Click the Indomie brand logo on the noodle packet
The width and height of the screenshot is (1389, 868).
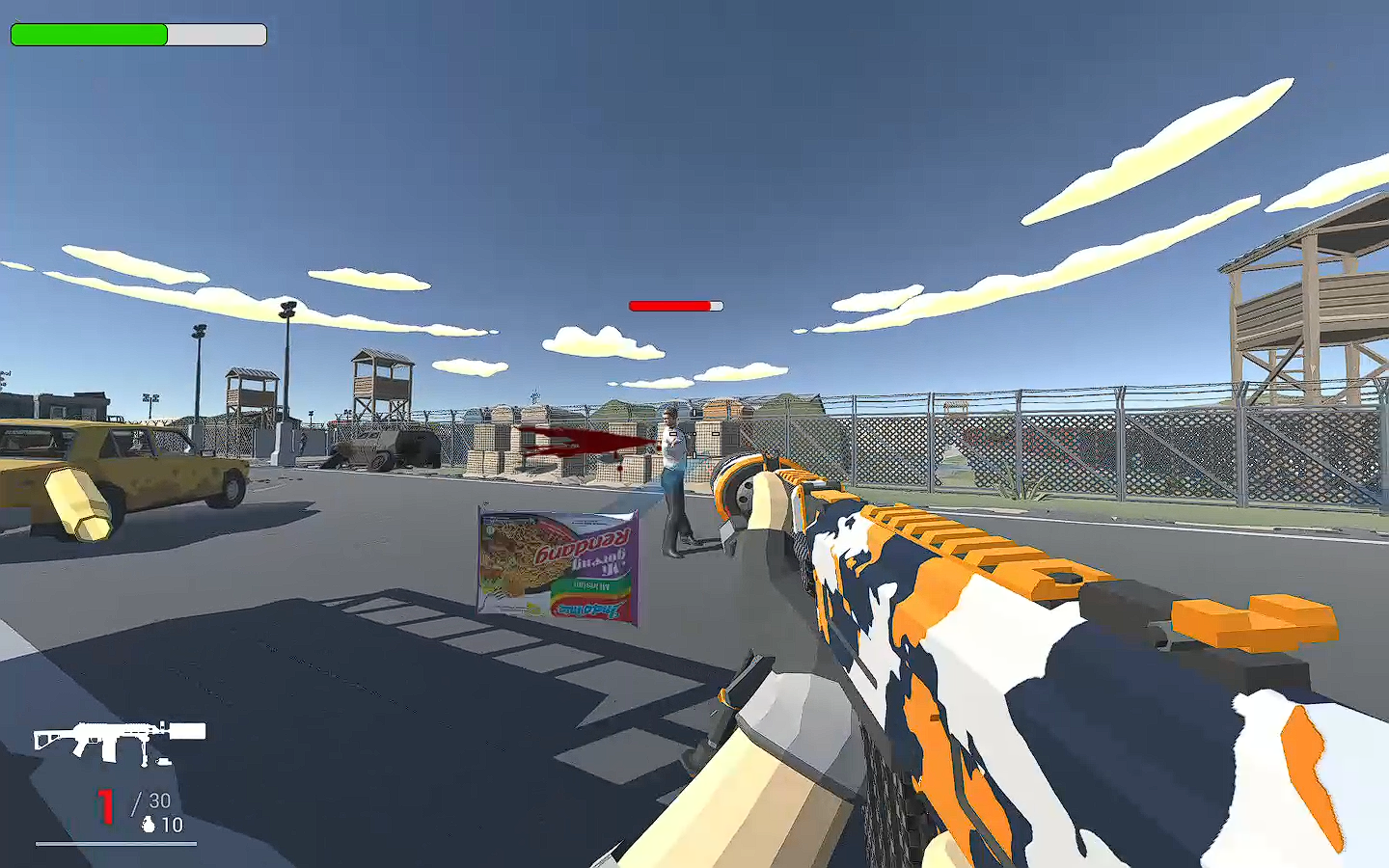(x=590, y=610)
